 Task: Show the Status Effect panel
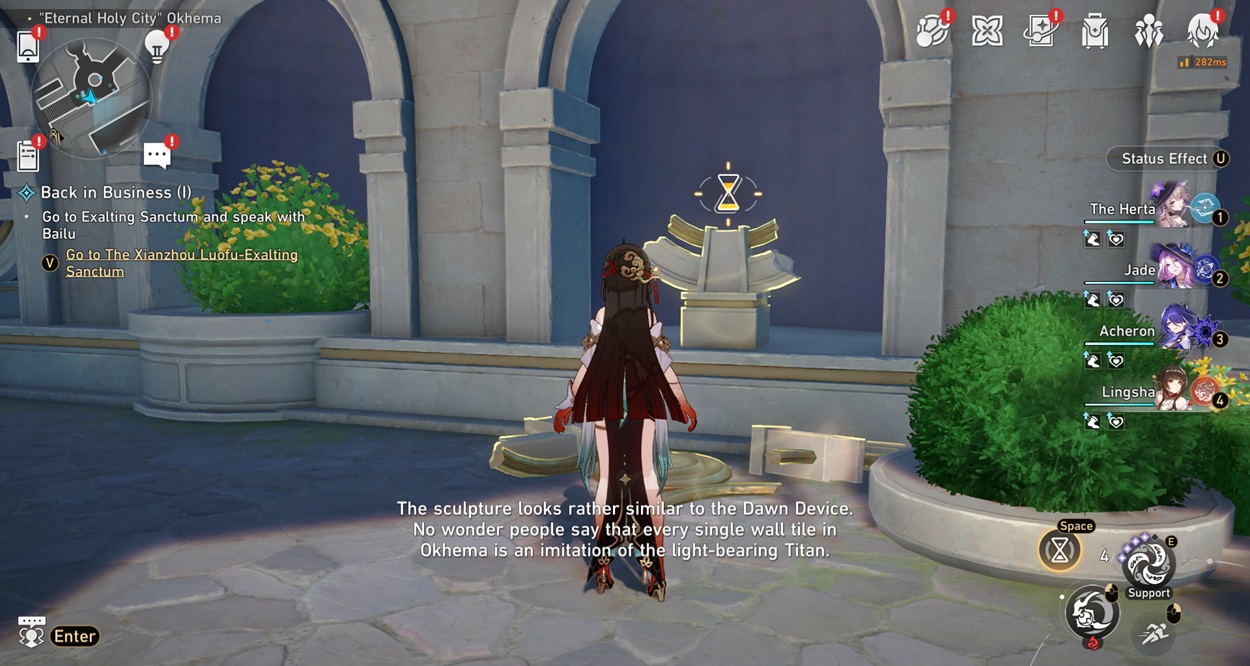point(1168,159)
